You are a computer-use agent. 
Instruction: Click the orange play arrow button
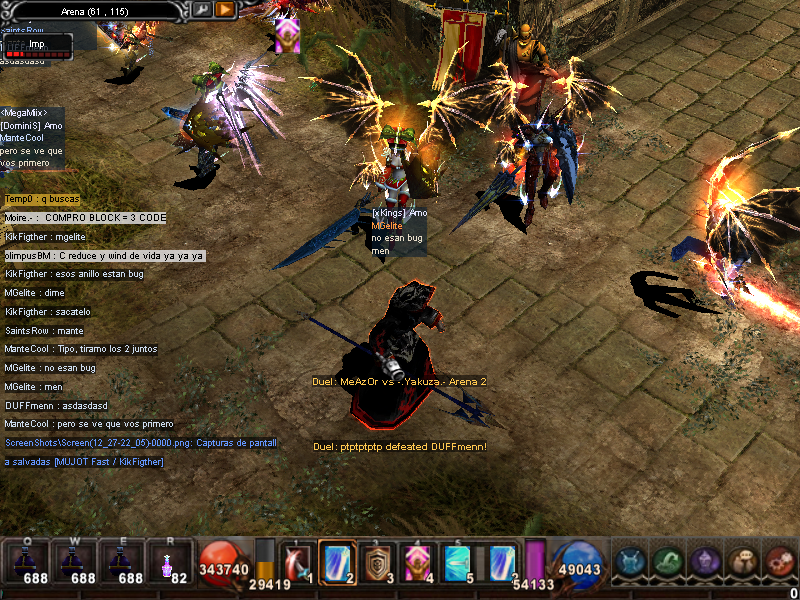tap(225, 9)
